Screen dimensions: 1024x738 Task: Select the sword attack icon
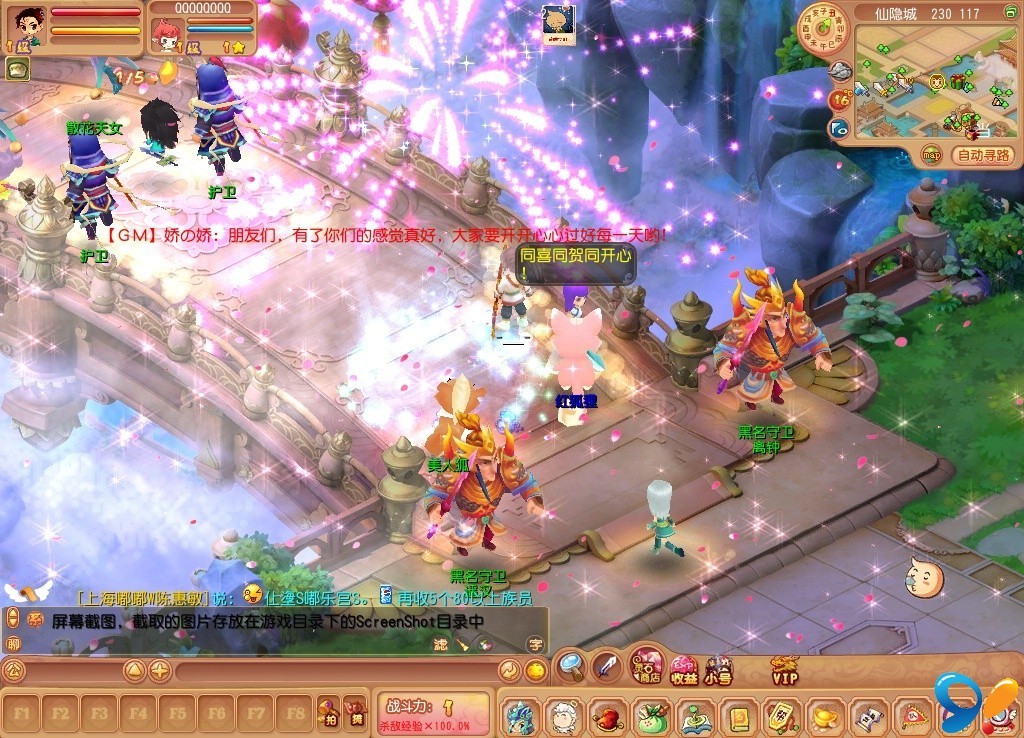coord(606,665)
